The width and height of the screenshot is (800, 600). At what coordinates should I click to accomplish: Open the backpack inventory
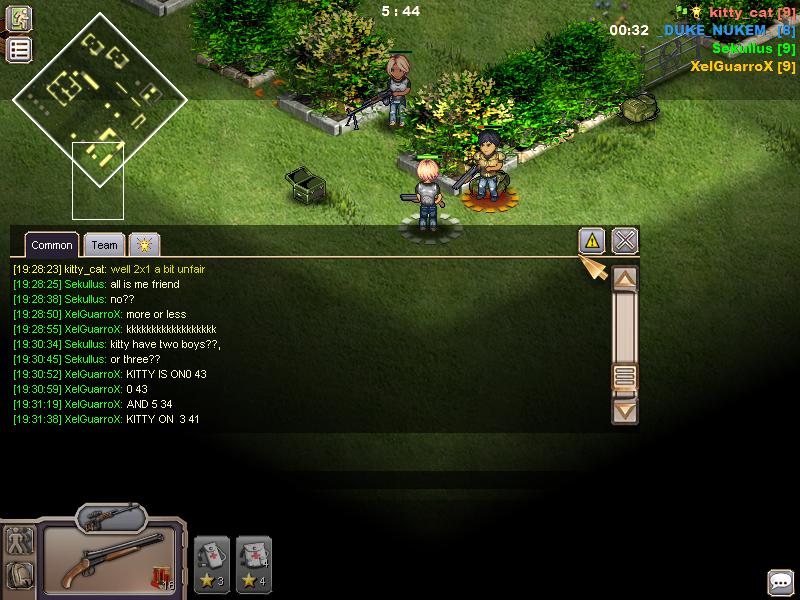coord(19,575)
